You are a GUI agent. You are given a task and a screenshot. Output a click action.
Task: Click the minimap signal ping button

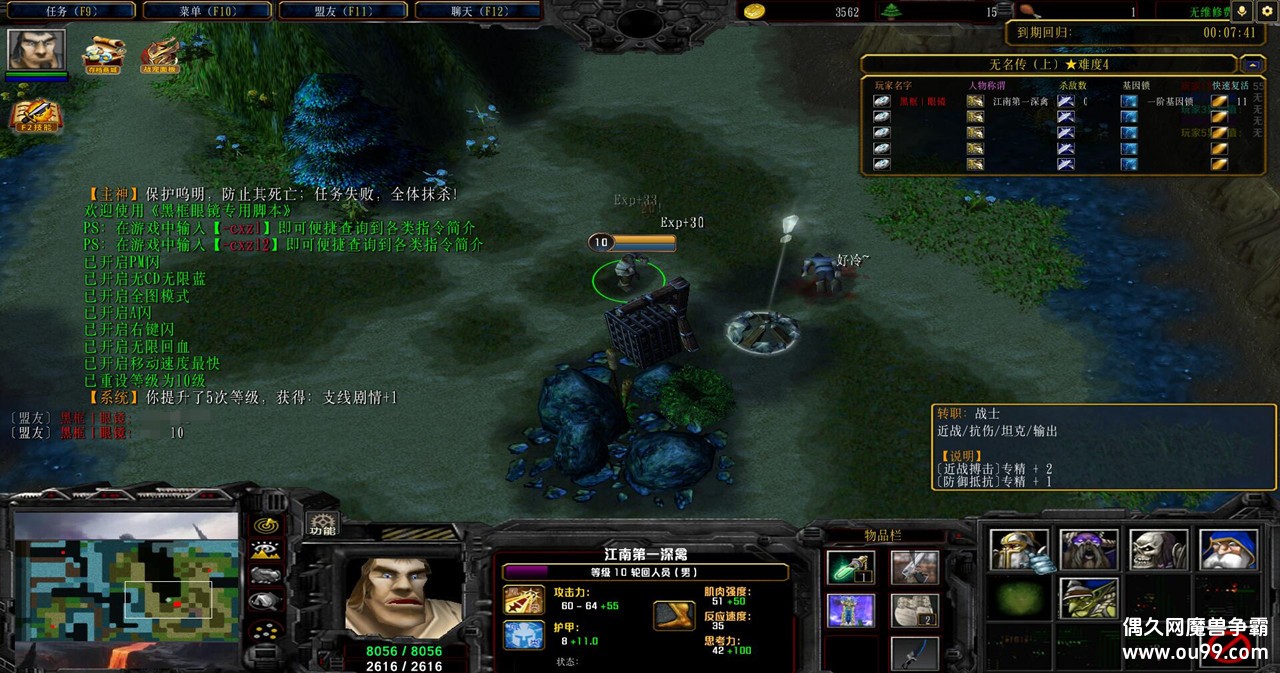(x=265, y=525)
